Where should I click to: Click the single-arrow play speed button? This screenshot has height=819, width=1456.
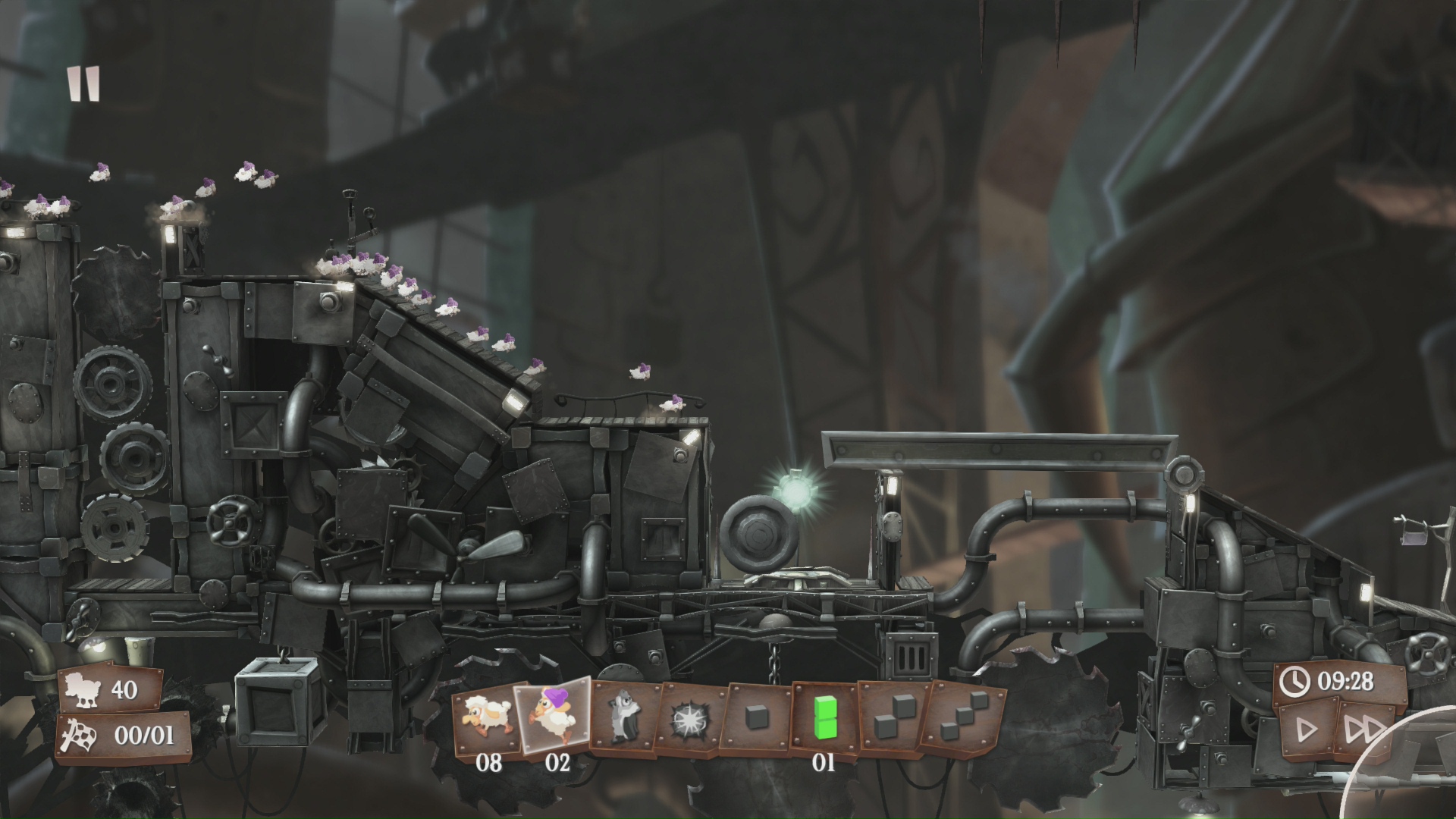pos(1307,729)
